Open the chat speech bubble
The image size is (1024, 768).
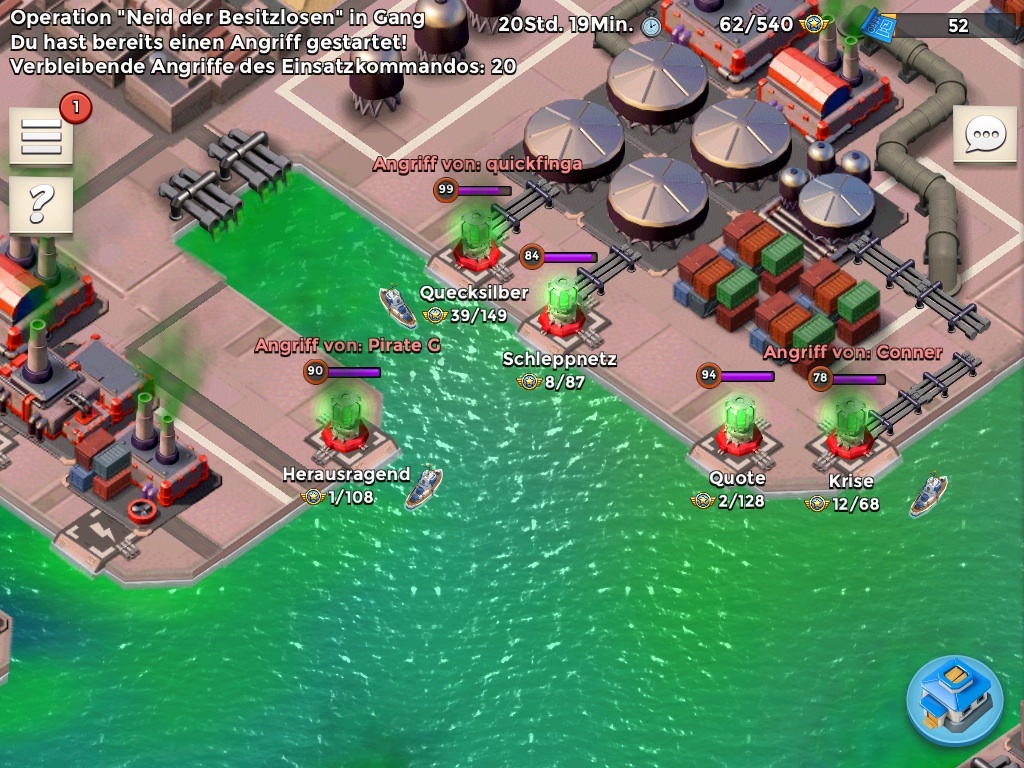[985, 134]
